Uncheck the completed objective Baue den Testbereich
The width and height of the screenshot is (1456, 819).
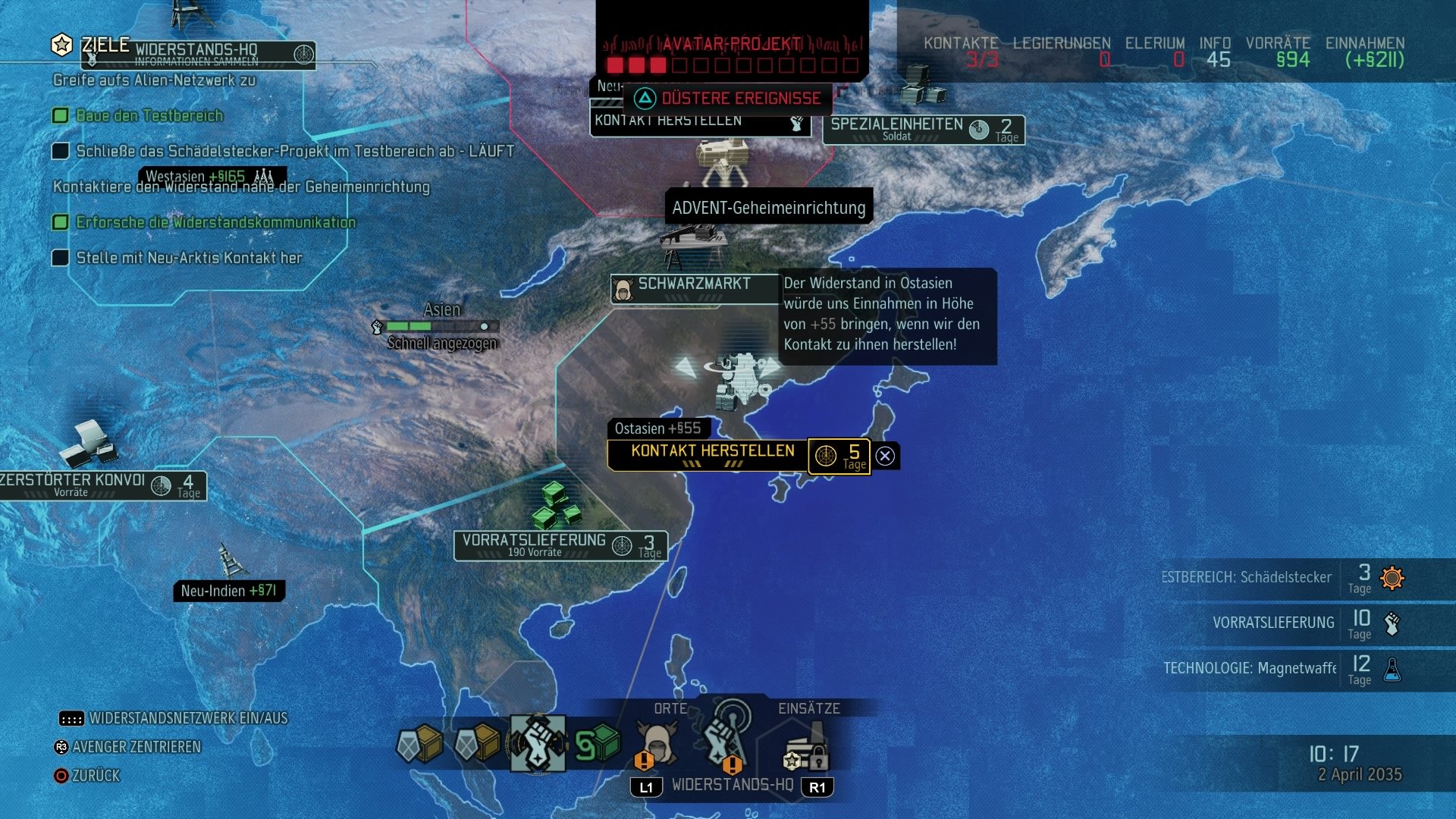click(61, 115)
